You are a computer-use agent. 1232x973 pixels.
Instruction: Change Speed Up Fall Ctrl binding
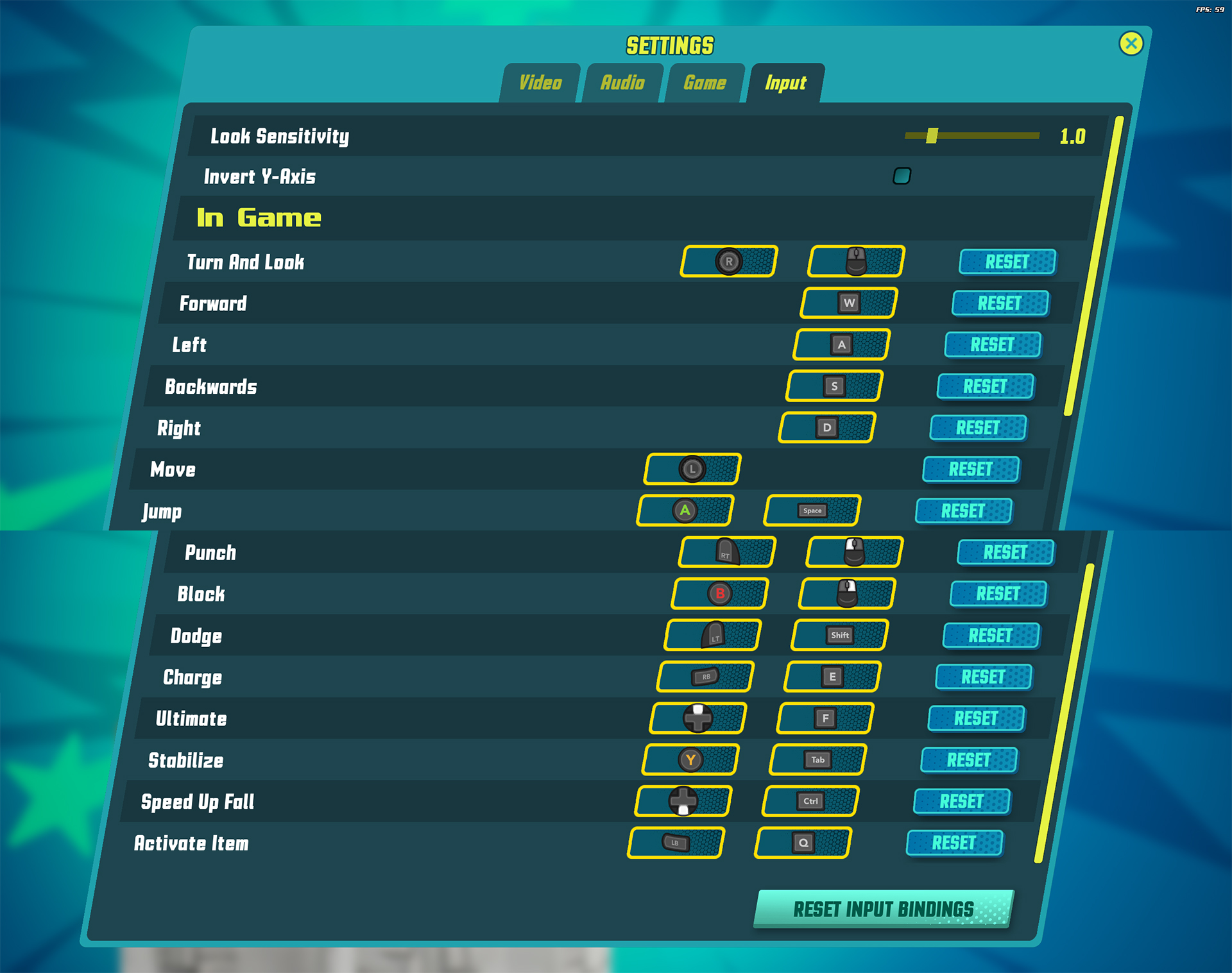(810, 801)
